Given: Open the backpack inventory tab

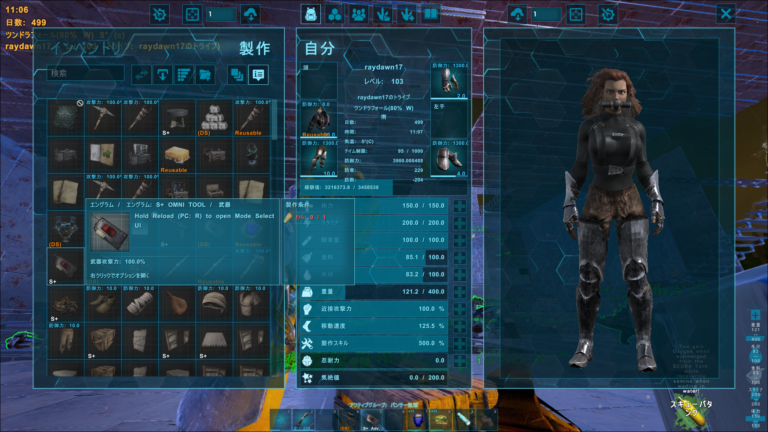Looking at the screenshot, I should [311, 14].
